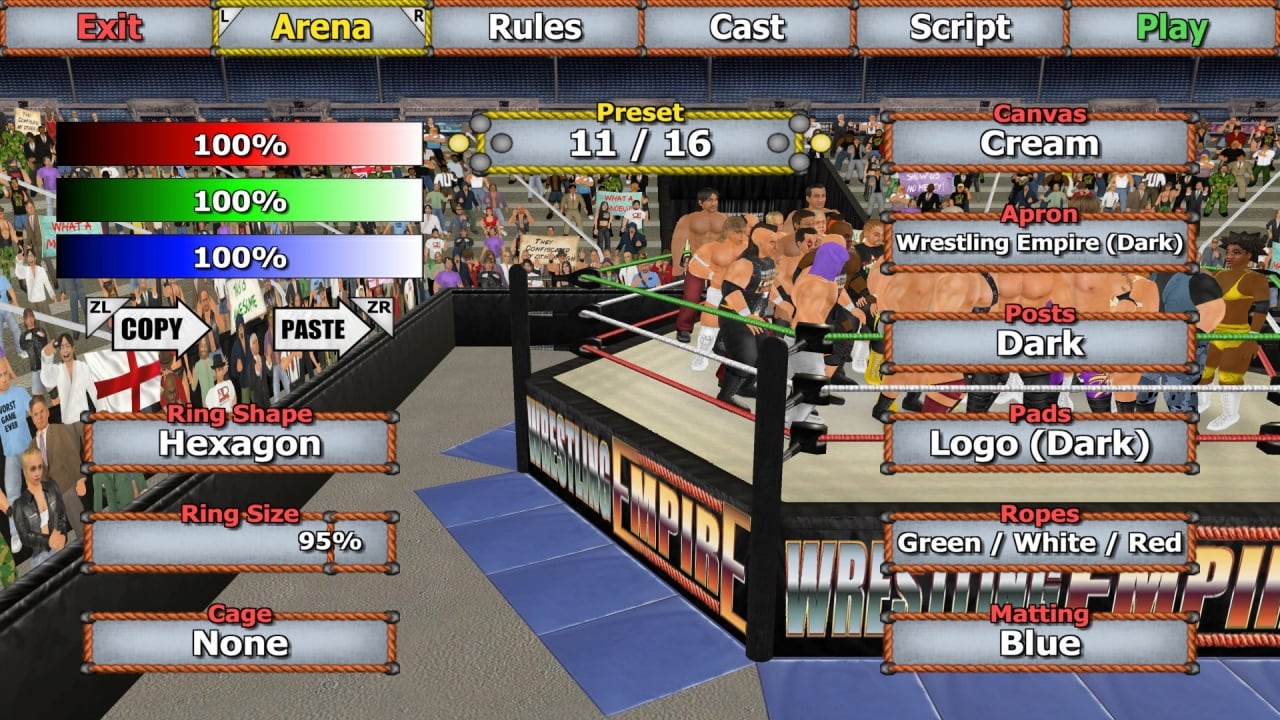This screenshot has width=1280, height=720.
Task: Change the Ring Shape option
Action: (240, 443)
